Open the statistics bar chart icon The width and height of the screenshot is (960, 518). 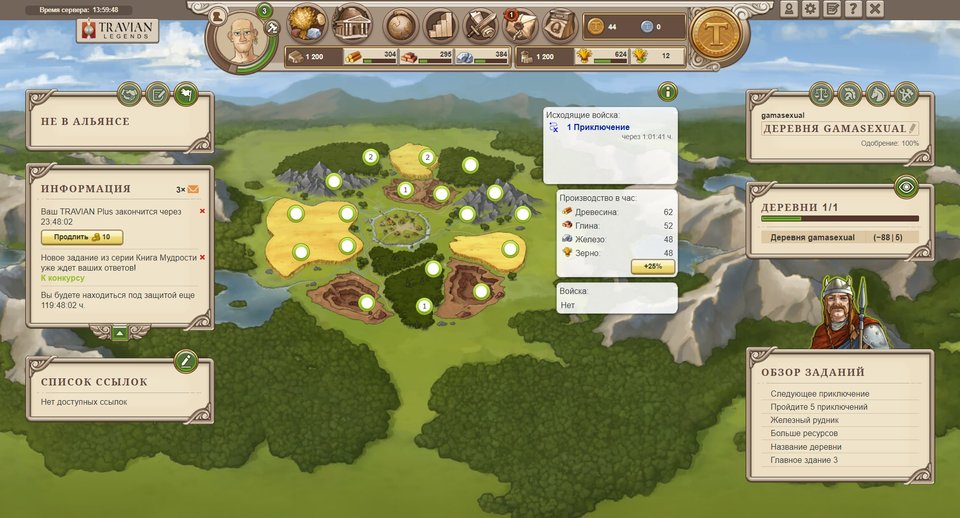click(x=440, y=25)
